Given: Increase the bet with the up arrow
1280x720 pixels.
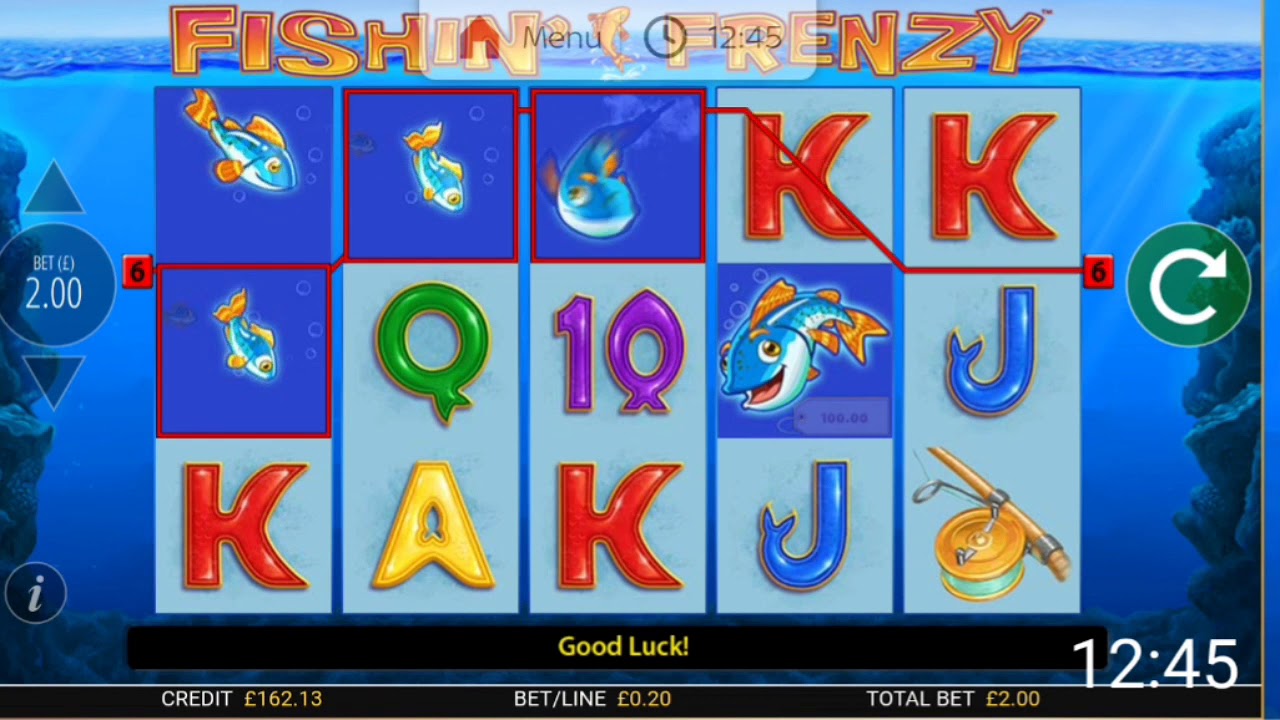Looking at the screenshot, I should (54, 190).
